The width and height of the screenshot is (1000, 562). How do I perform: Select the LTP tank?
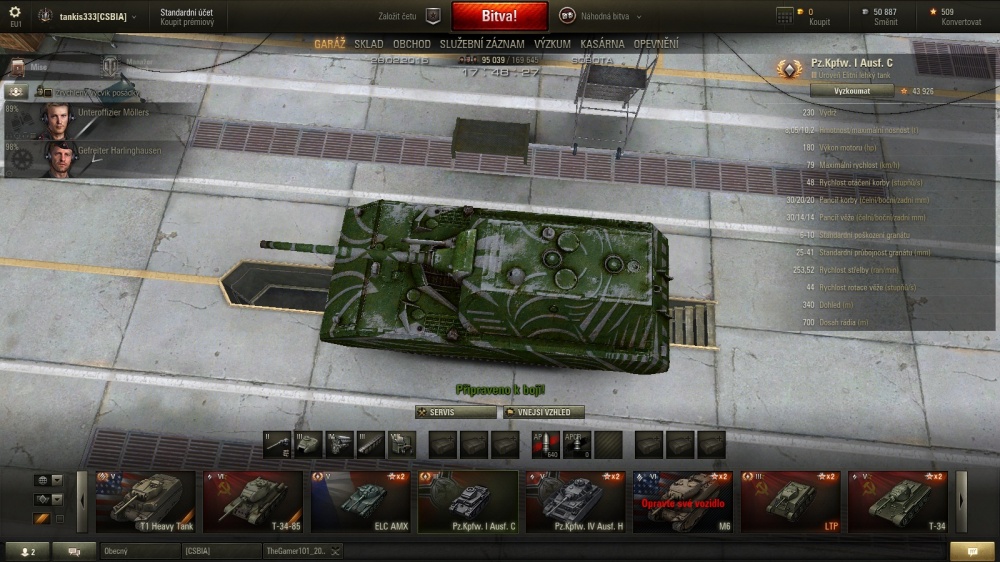(790, 501)
